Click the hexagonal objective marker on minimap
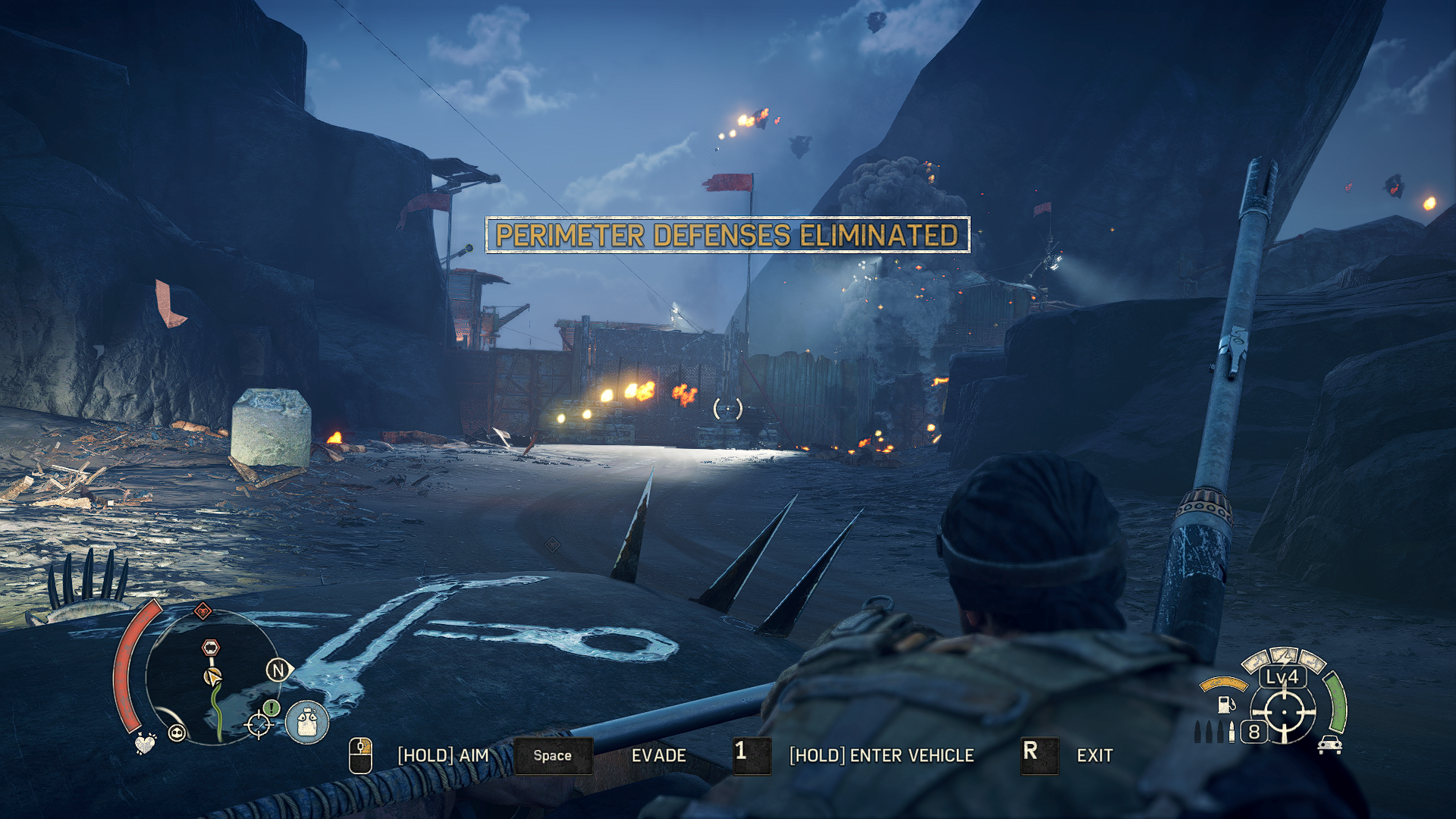1456x819 pixels. coord(211,648)
